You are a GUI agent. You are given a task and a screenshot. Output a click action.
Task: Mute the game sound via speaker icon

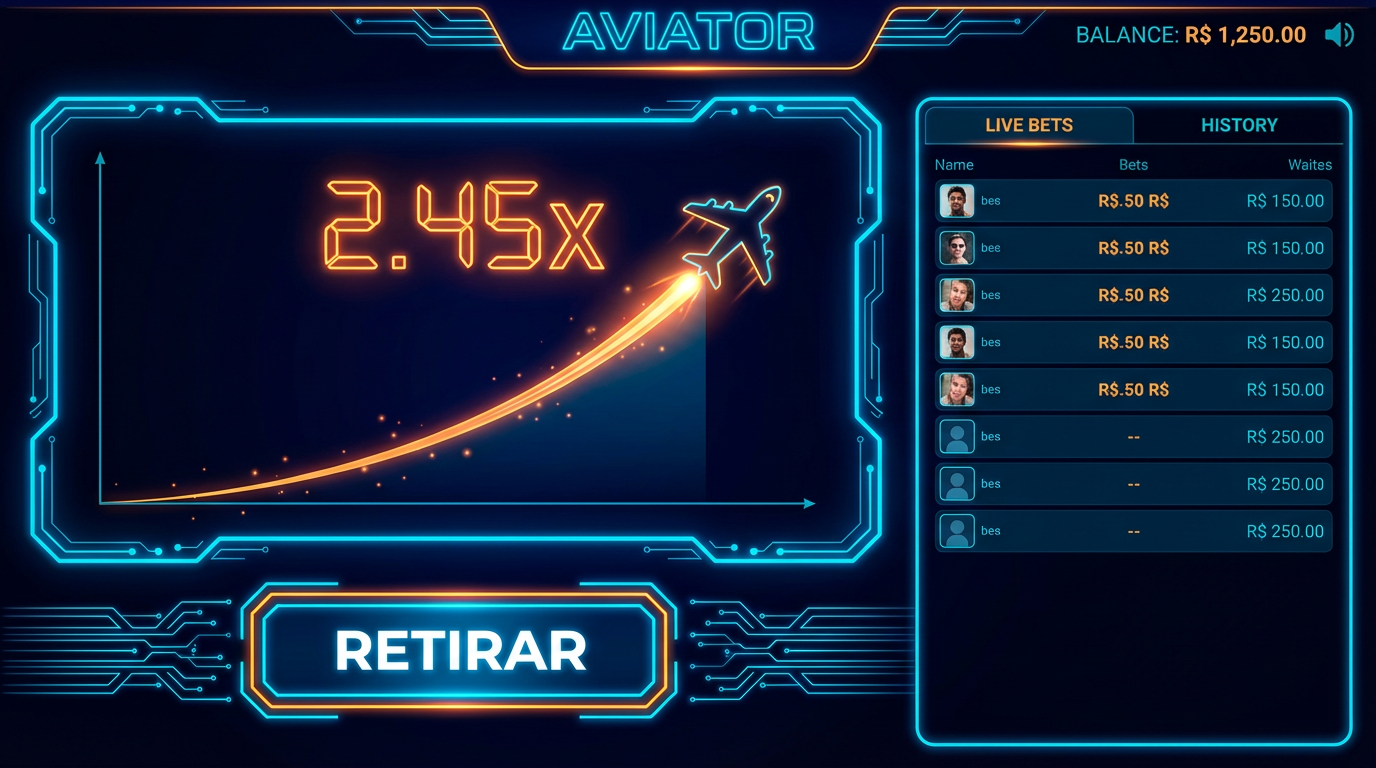pos(1341,34)
